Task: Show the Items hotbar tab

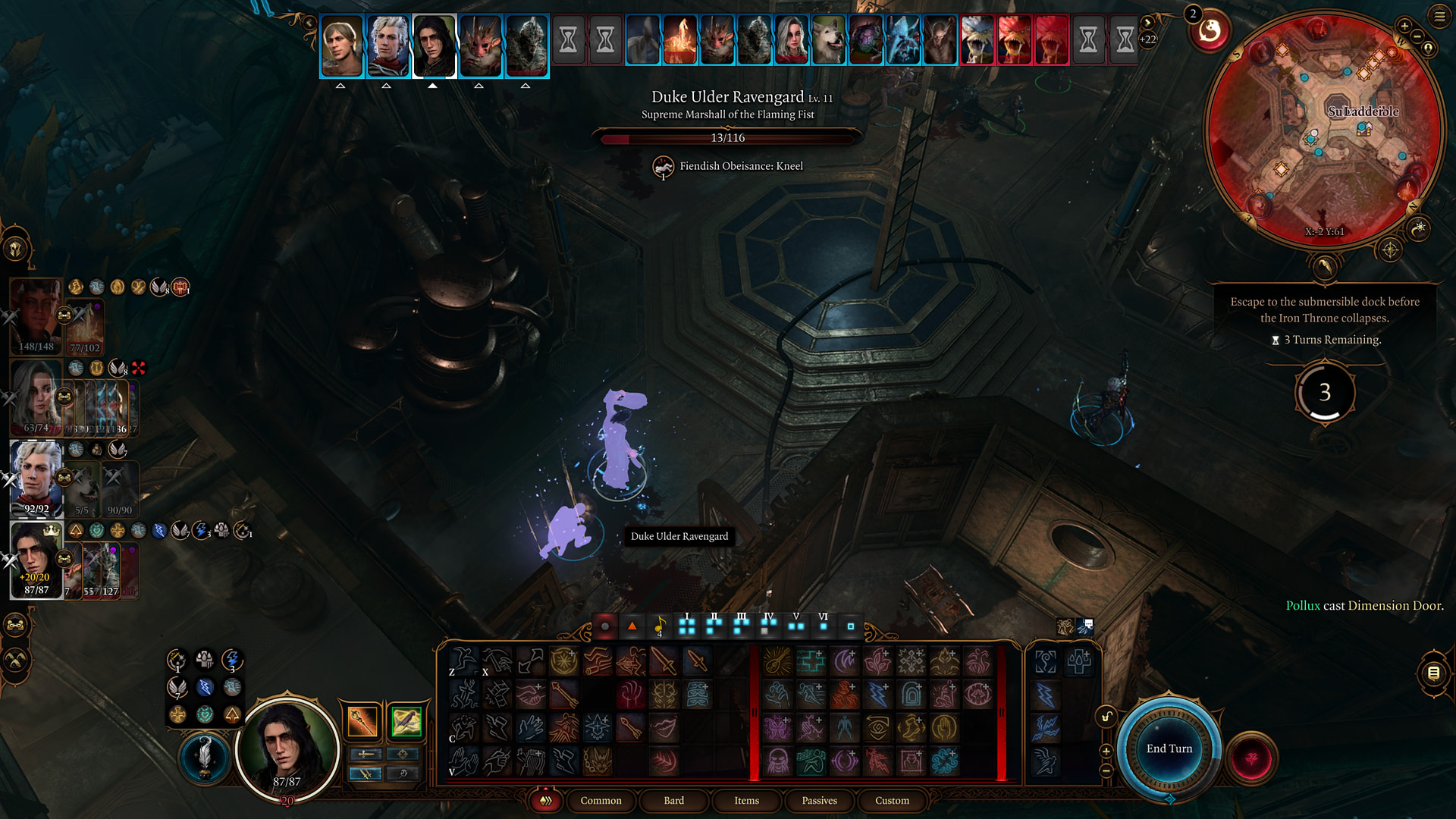Action: tap(746, 800)
